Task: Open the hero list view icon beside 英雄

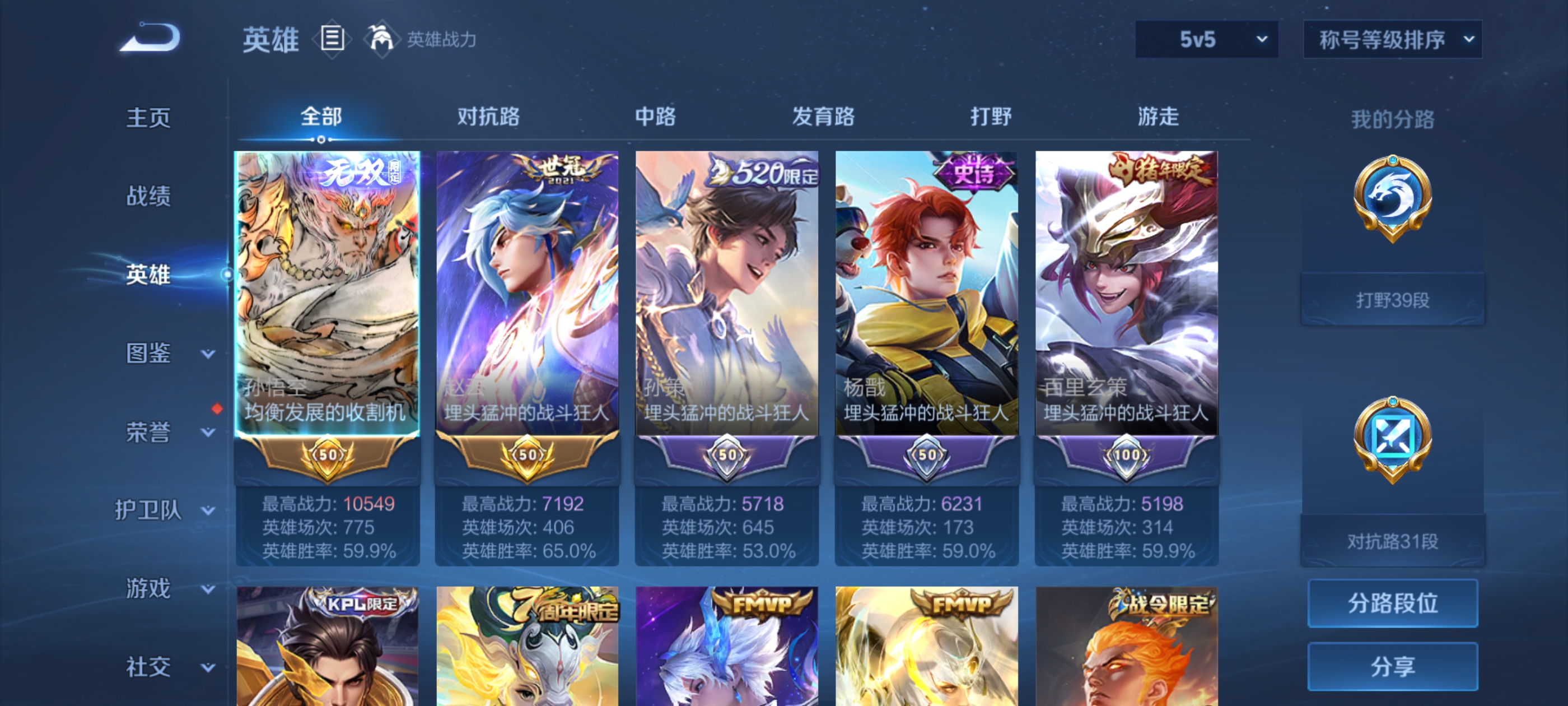Action: pos(332,38)
